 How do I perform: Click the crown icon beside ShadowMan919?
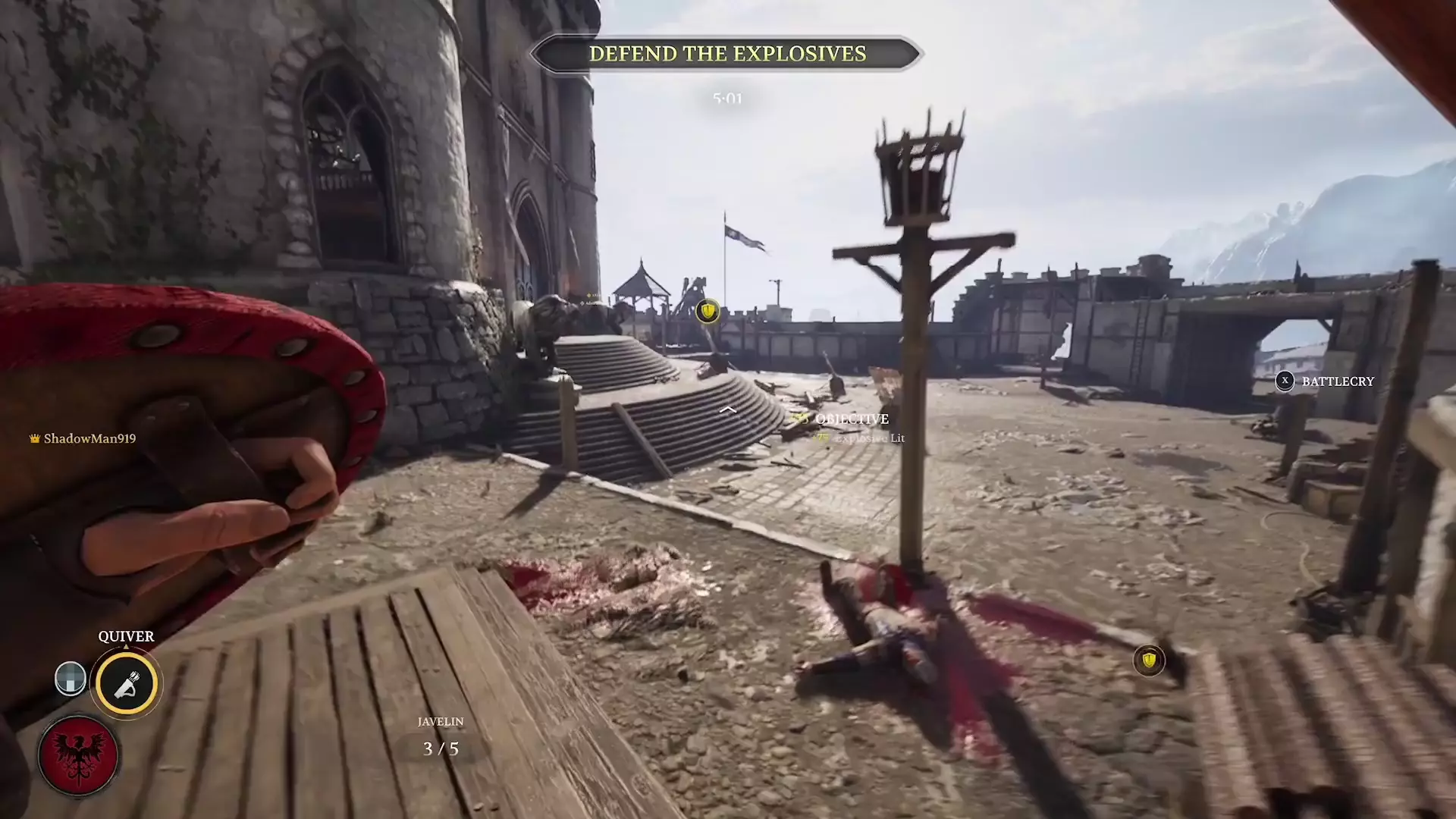coord(36,438)
